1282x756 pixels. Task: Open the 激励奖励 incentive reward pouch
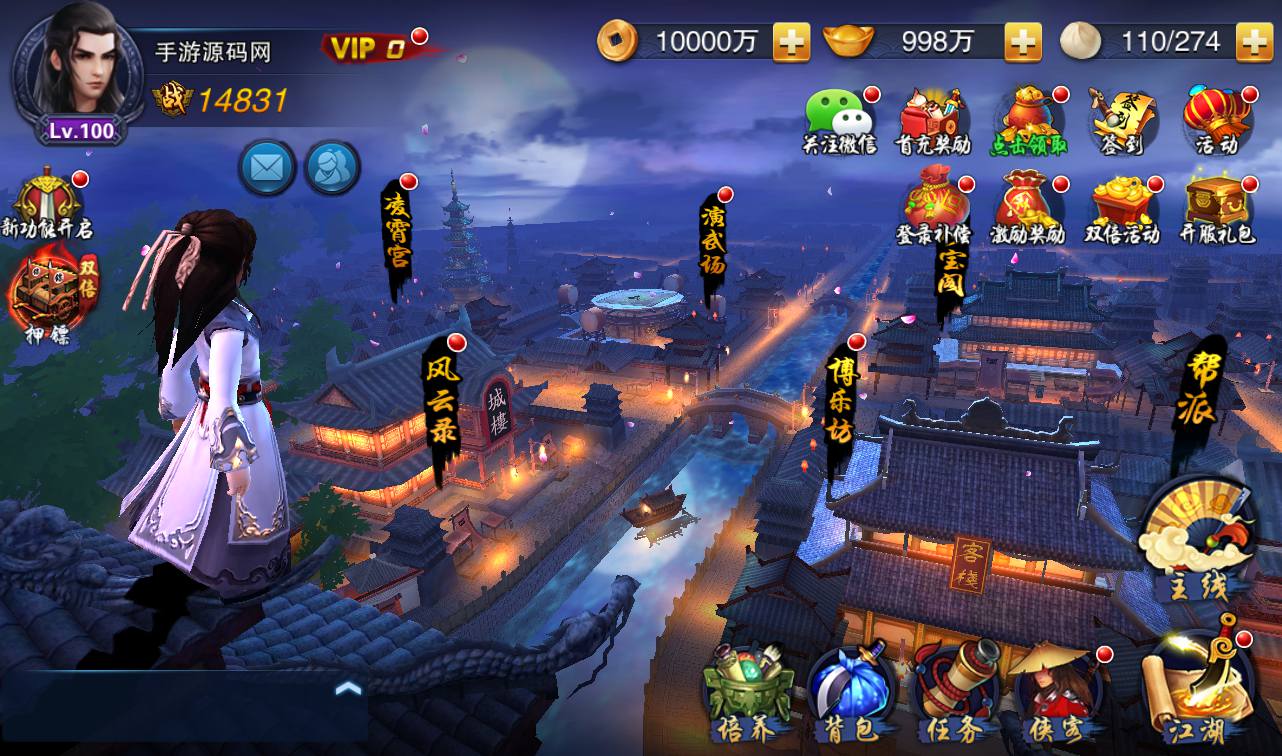[x=1030, y=202]
